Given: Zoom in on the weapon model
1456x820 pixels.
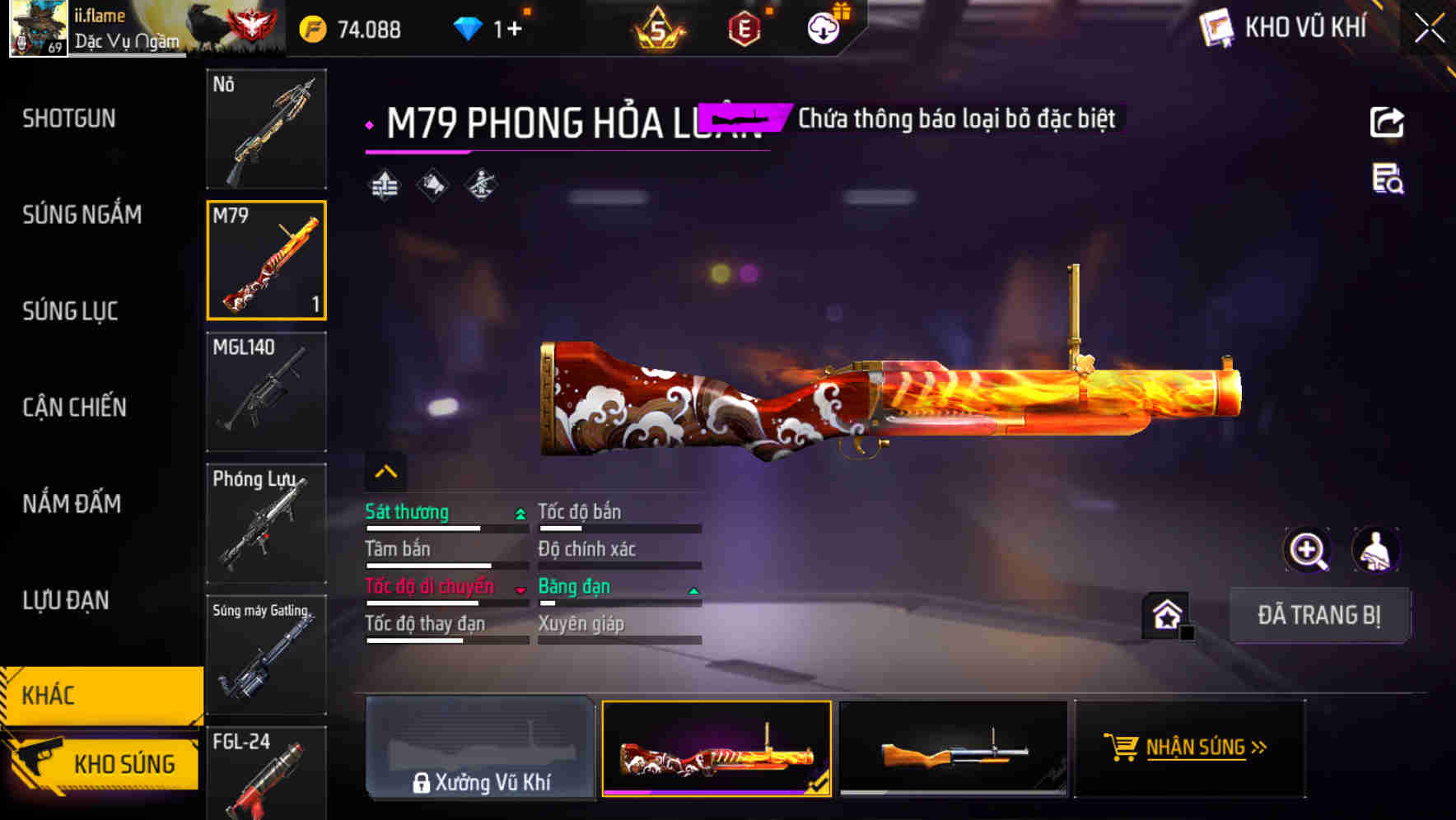Looking at the screenshot, I should (1309, 550).
